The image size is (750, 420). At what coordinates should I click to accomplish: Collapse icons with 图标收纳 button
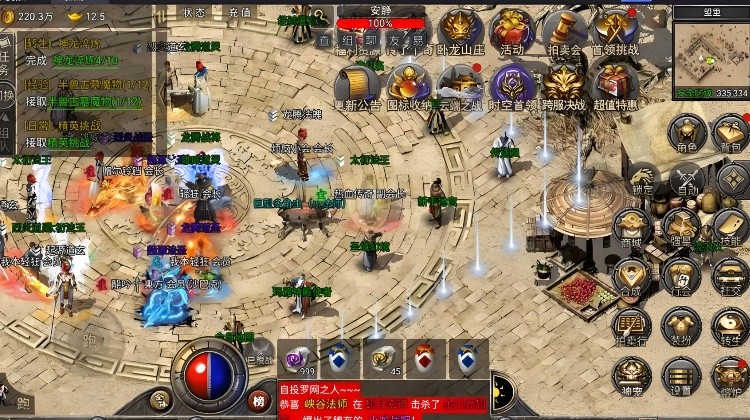409,82
